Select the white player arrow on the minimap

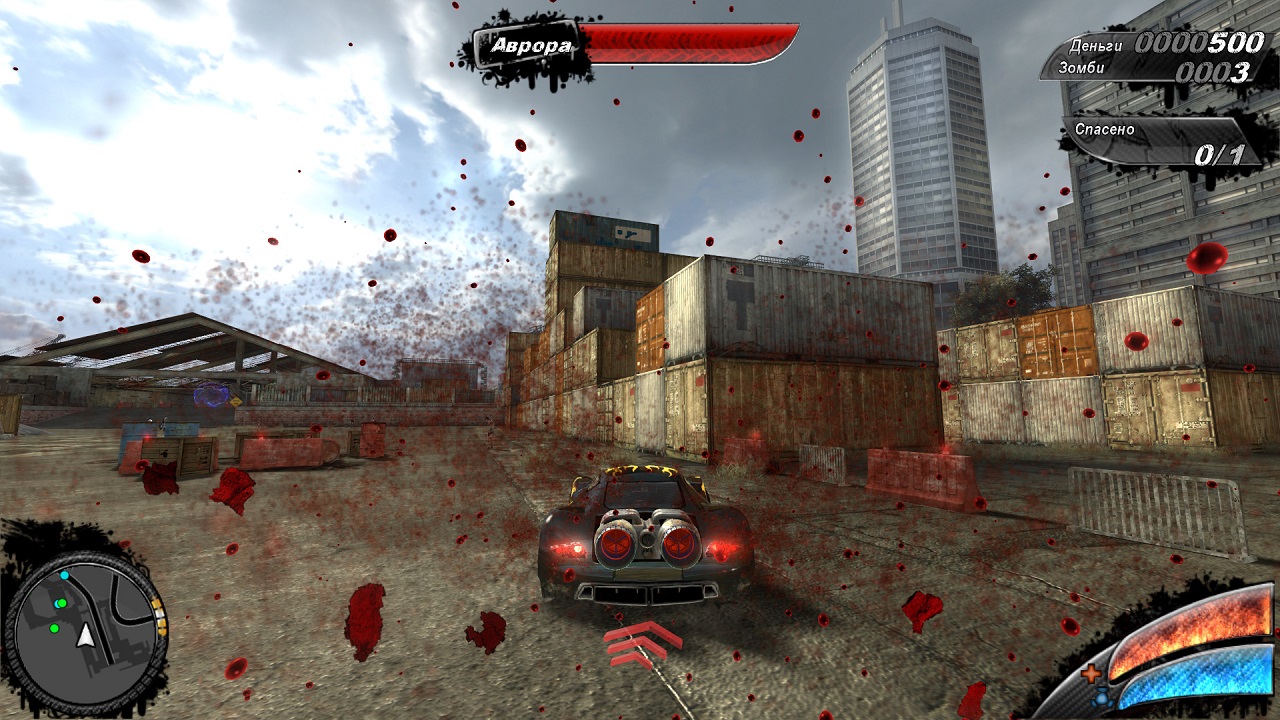(x=87, y=635)
